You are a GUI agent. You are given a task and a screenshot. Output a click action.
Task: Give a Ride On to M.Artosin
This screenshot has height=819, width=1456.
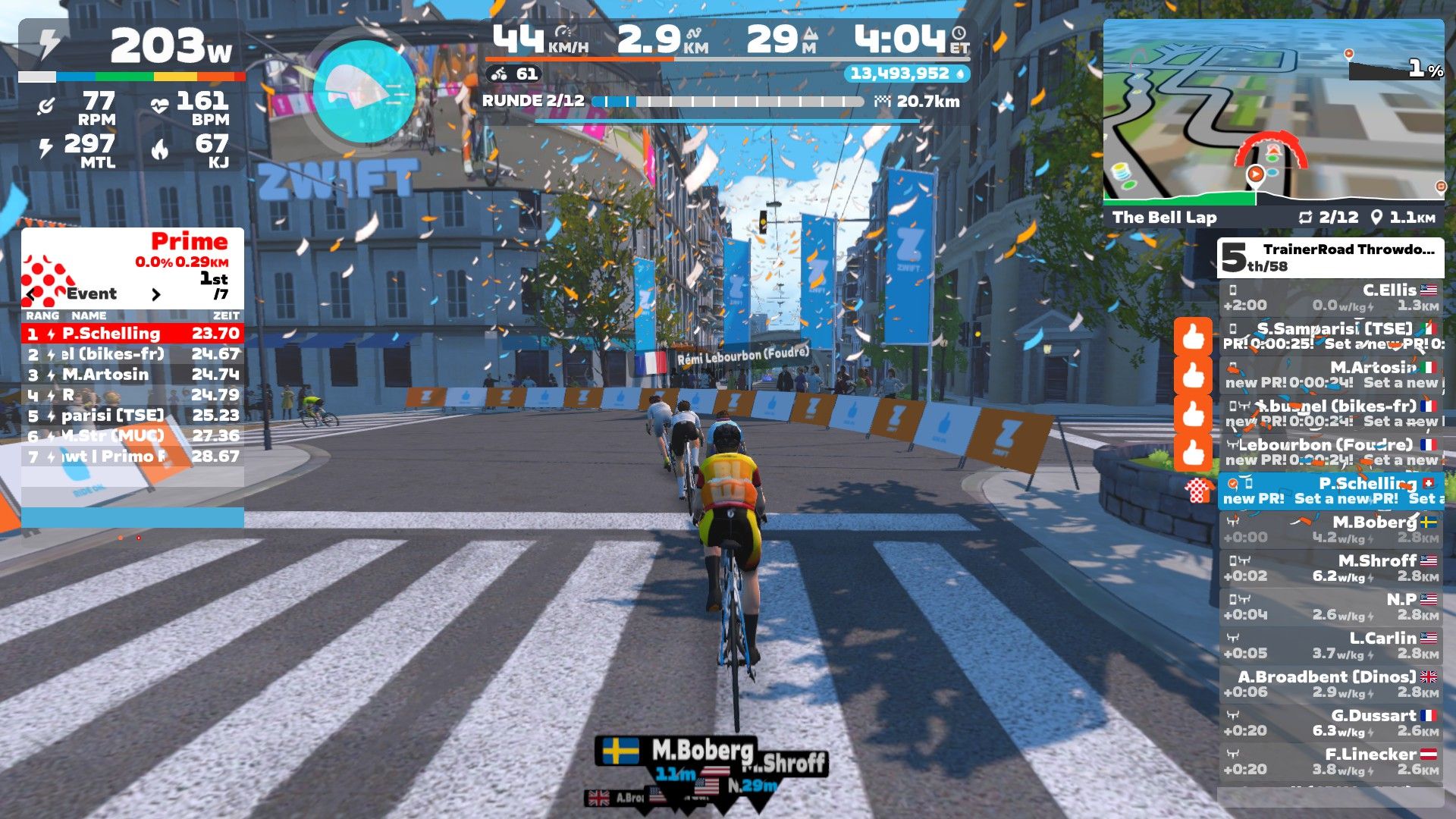tap(1193, 375)
